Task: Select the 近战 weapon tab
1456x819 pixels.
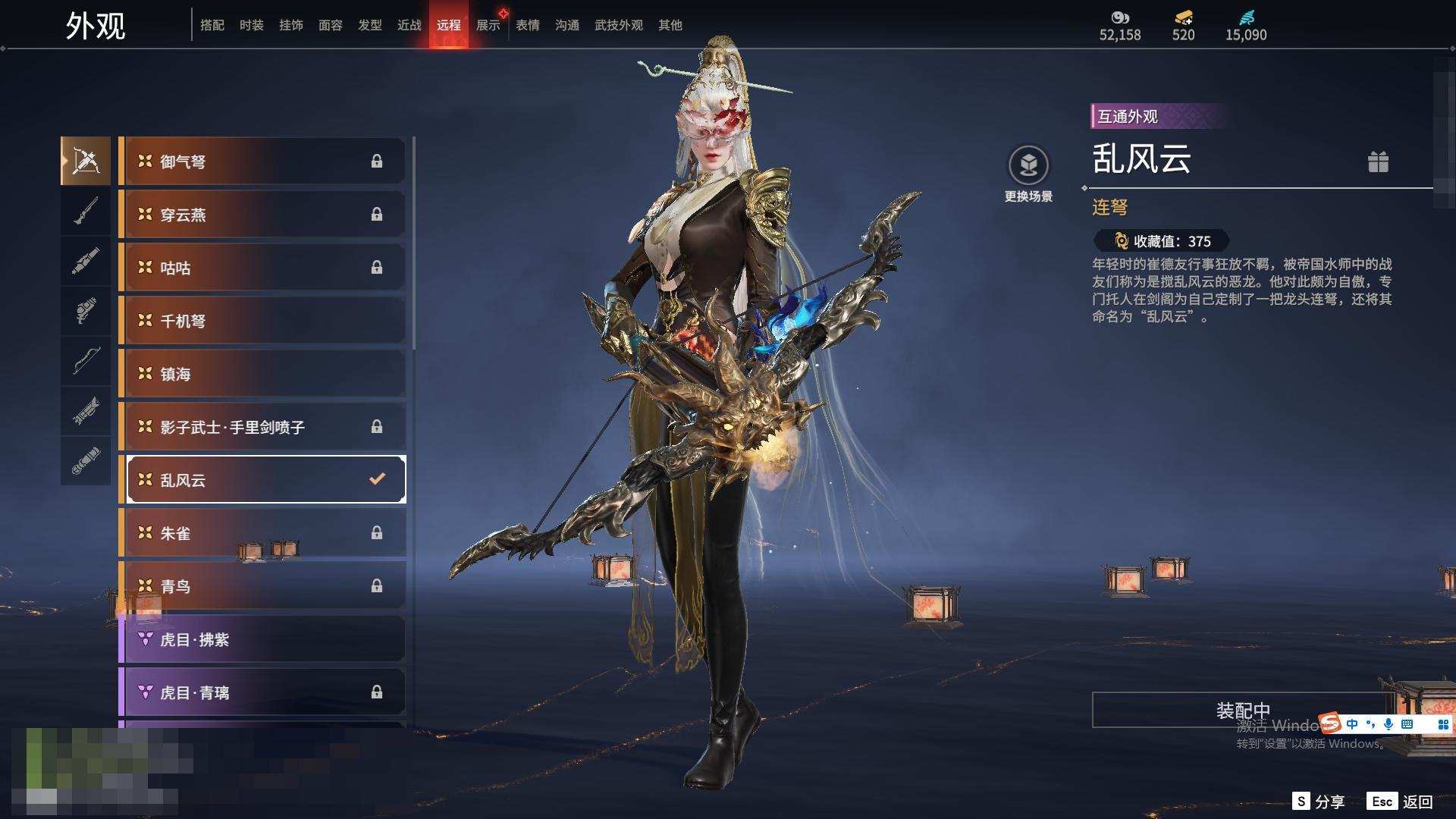Action: pyautogui.click(x=409, y=25)
